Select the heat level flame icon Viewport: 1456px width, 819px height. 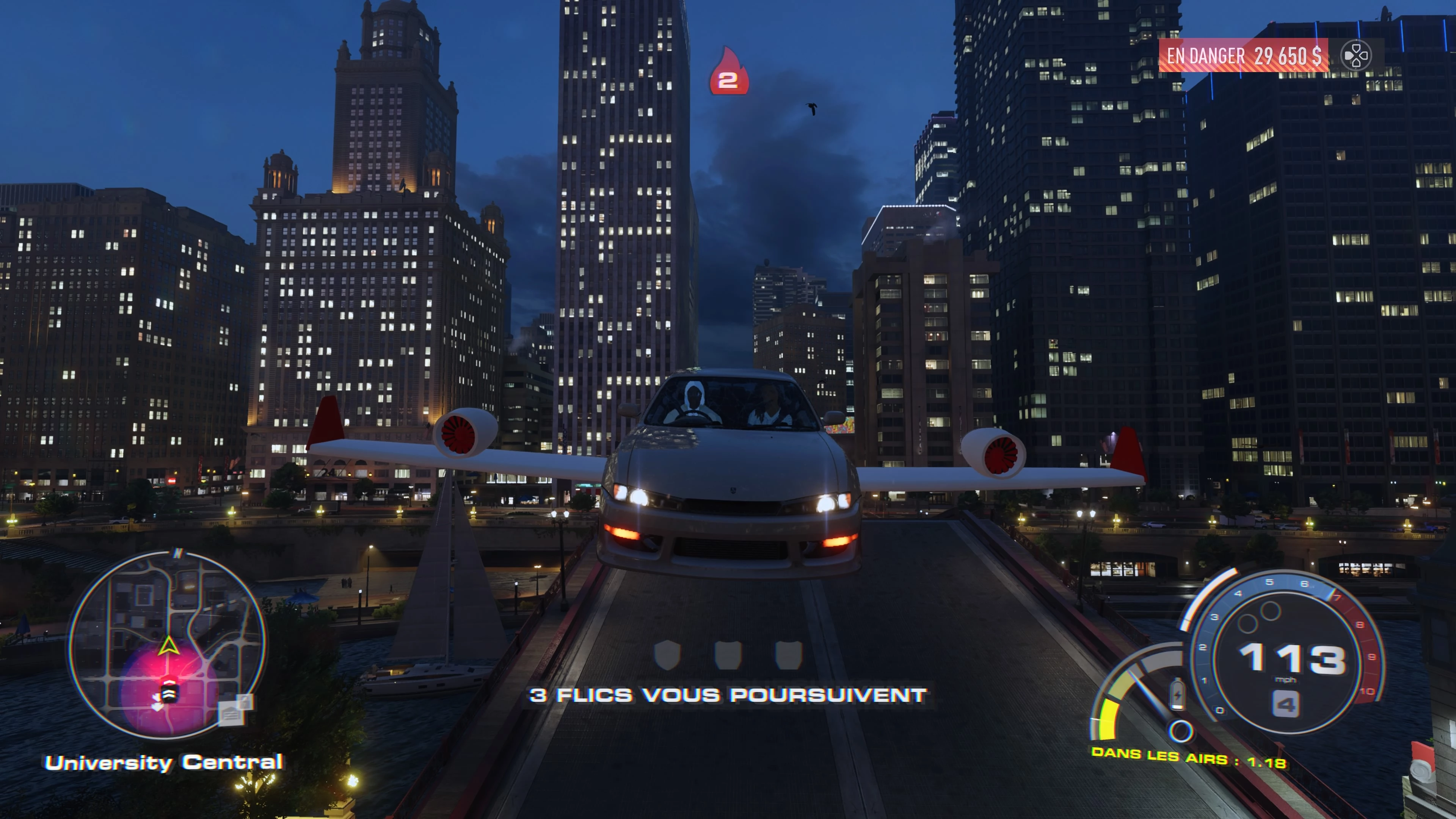pos(728,72)
